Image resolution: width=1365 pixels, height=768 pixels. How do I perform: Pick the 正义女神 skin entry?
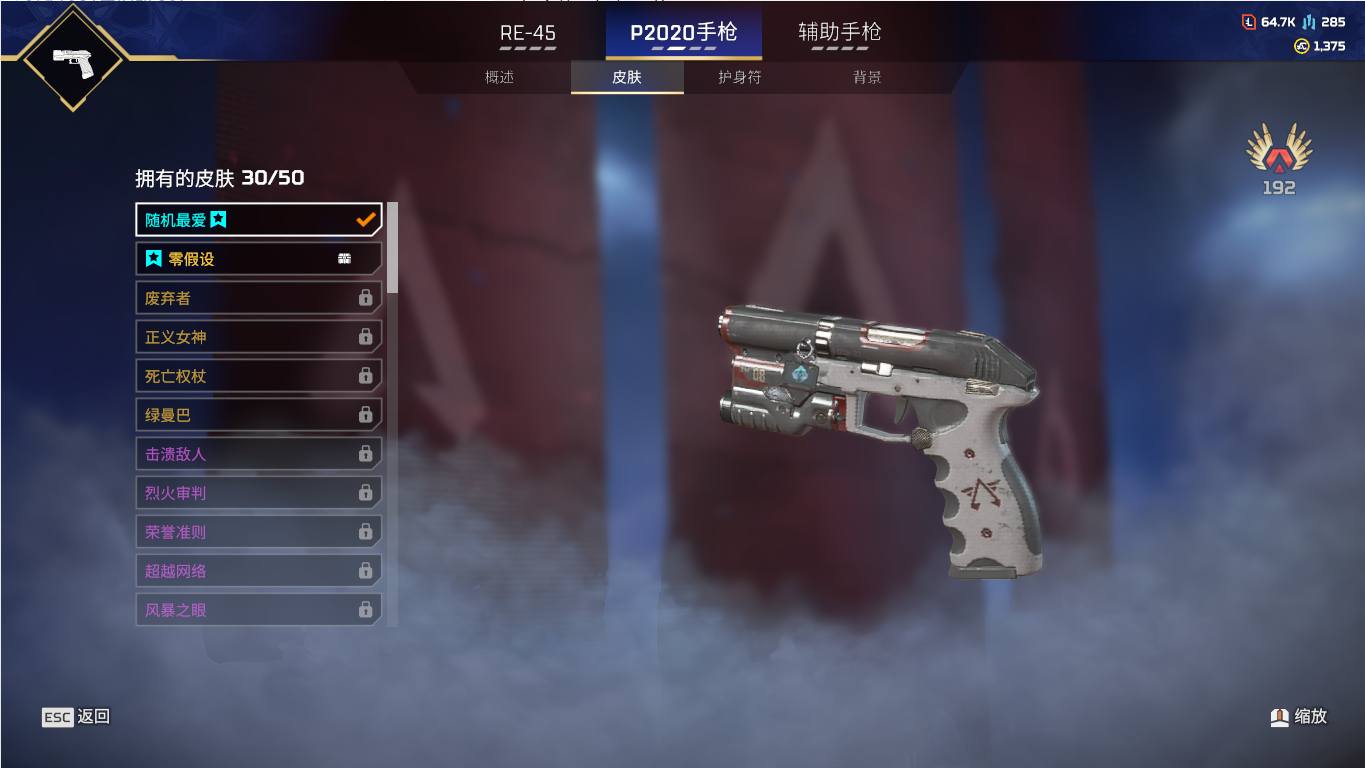(258, 337)
